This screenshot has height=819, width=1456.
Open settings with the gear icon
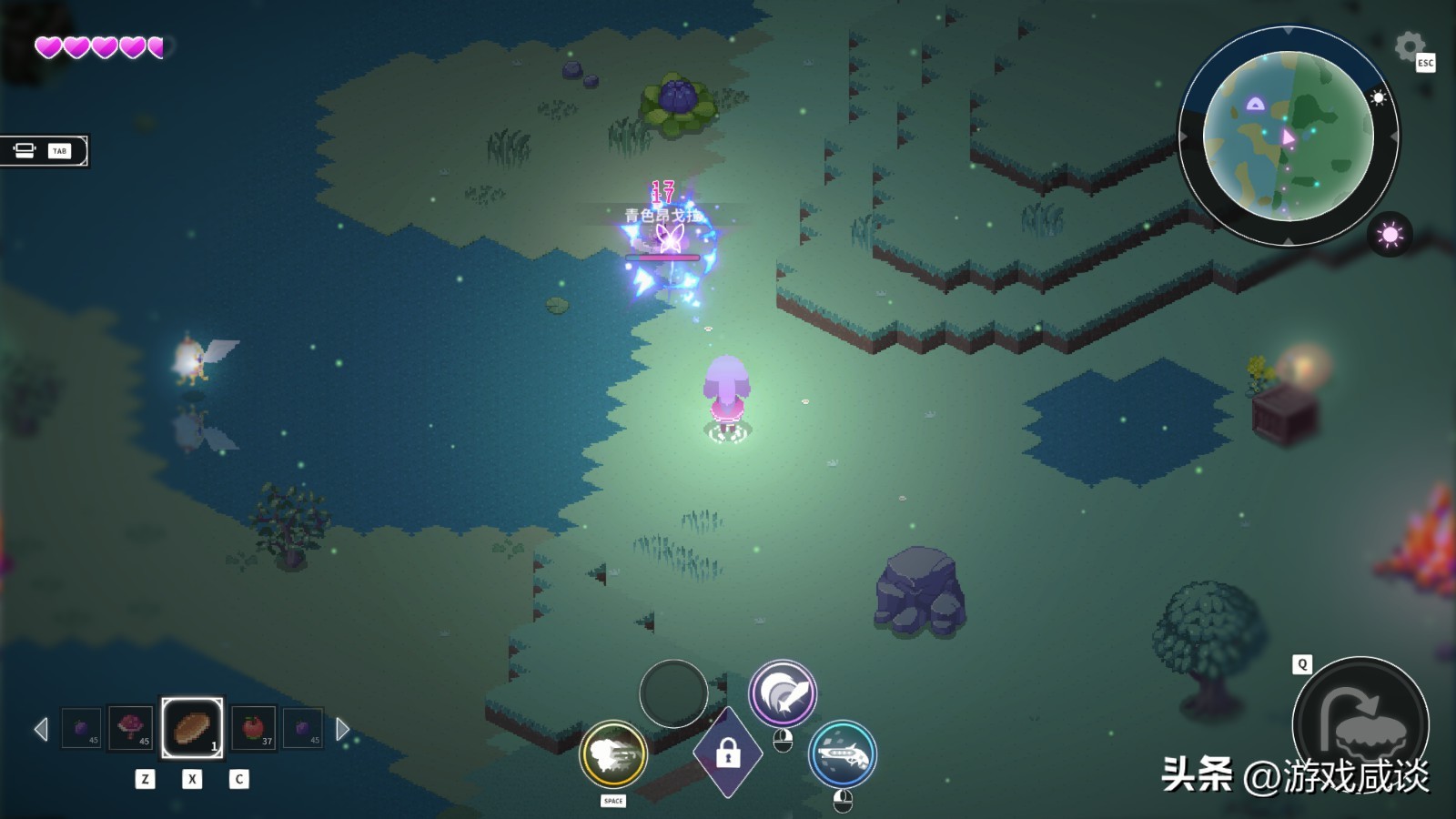(x=1409, y=45)
